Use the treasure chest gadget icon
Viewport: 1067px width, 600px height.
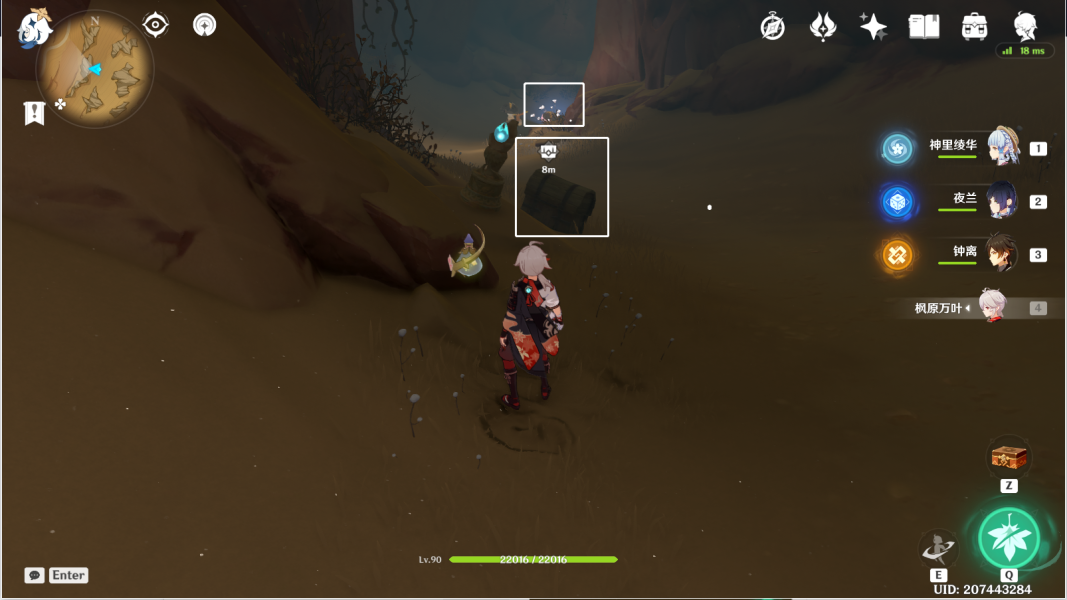[x=1009, y=458]
